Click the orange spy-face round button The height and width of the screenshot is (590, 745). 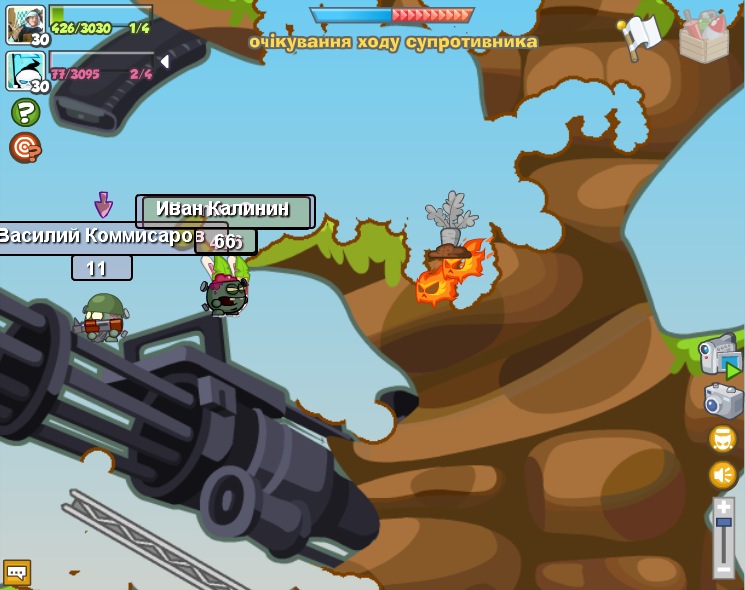[x=723, y=439]
